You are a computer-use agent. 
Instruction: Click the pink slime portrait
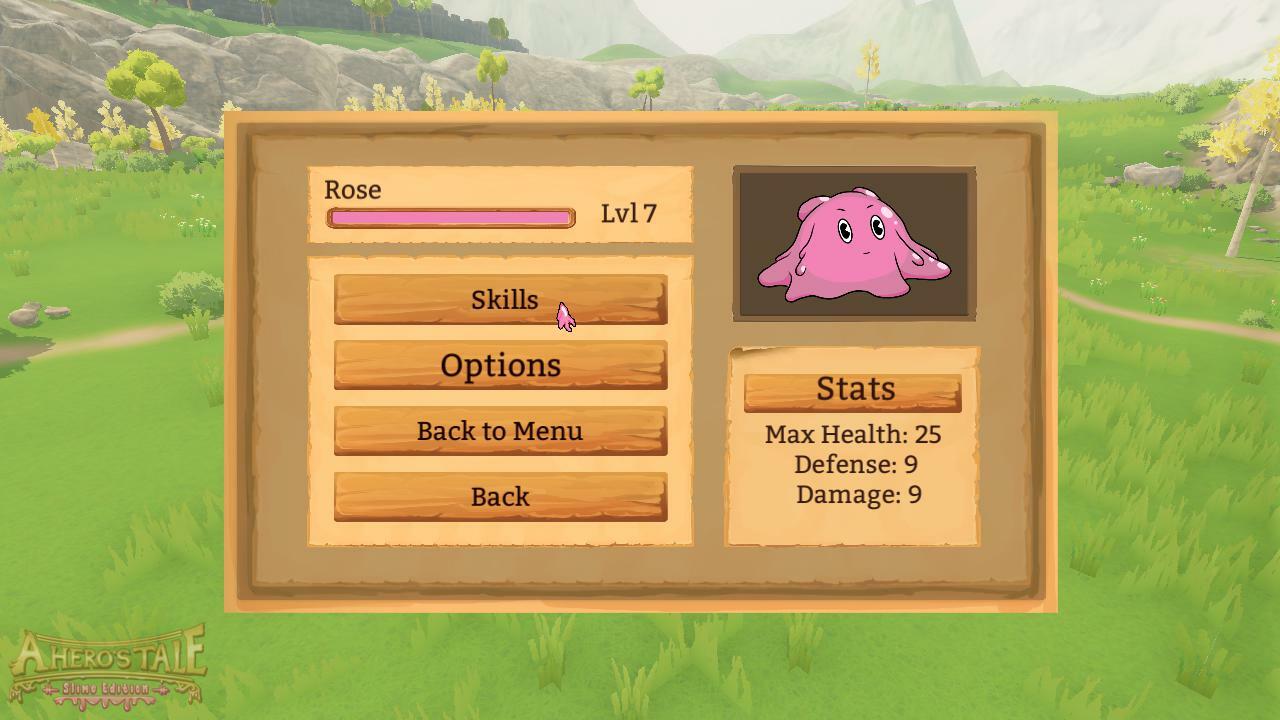[x=854, y=244]
